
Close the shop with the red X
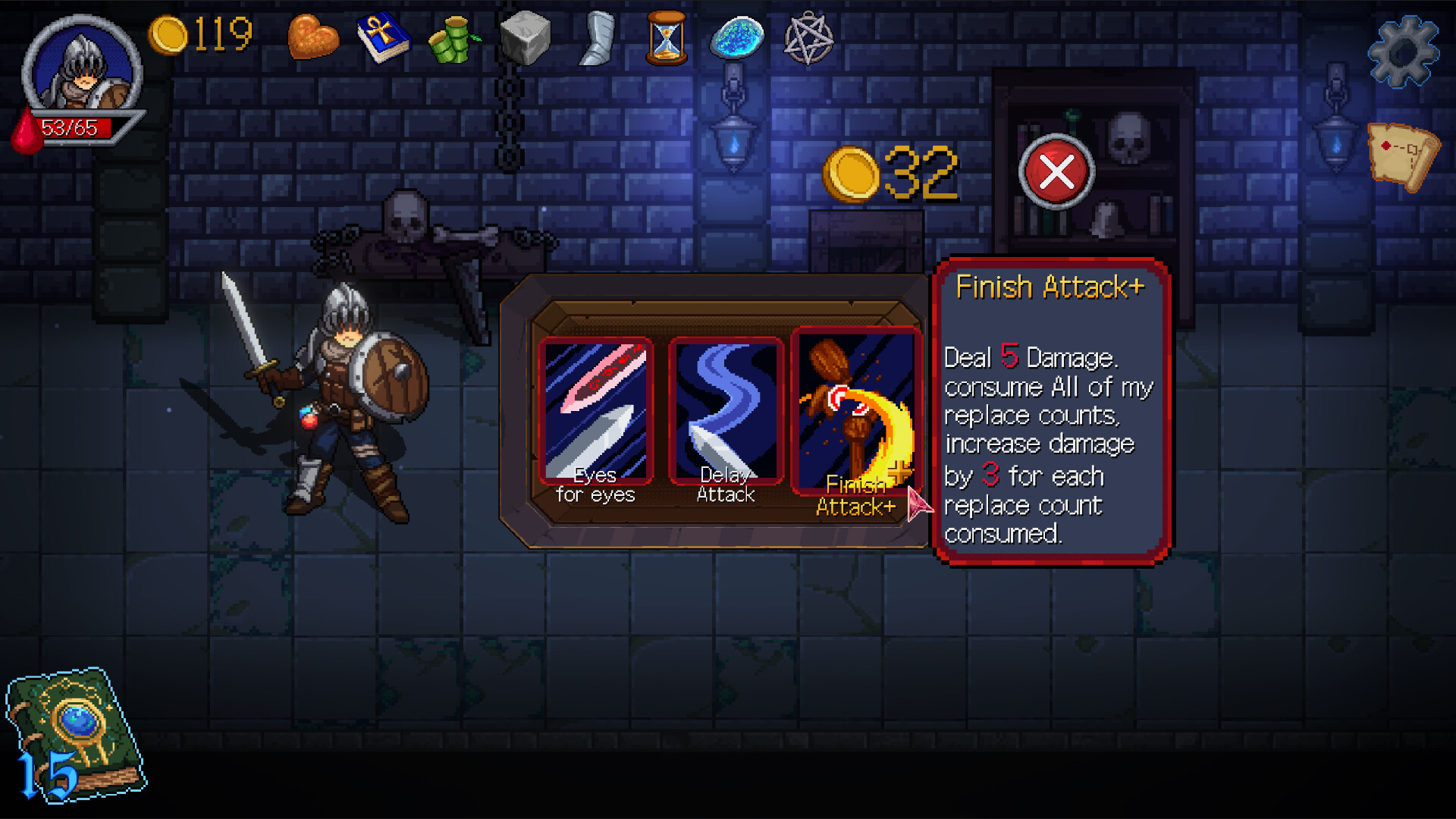(x=1057, y=172)
